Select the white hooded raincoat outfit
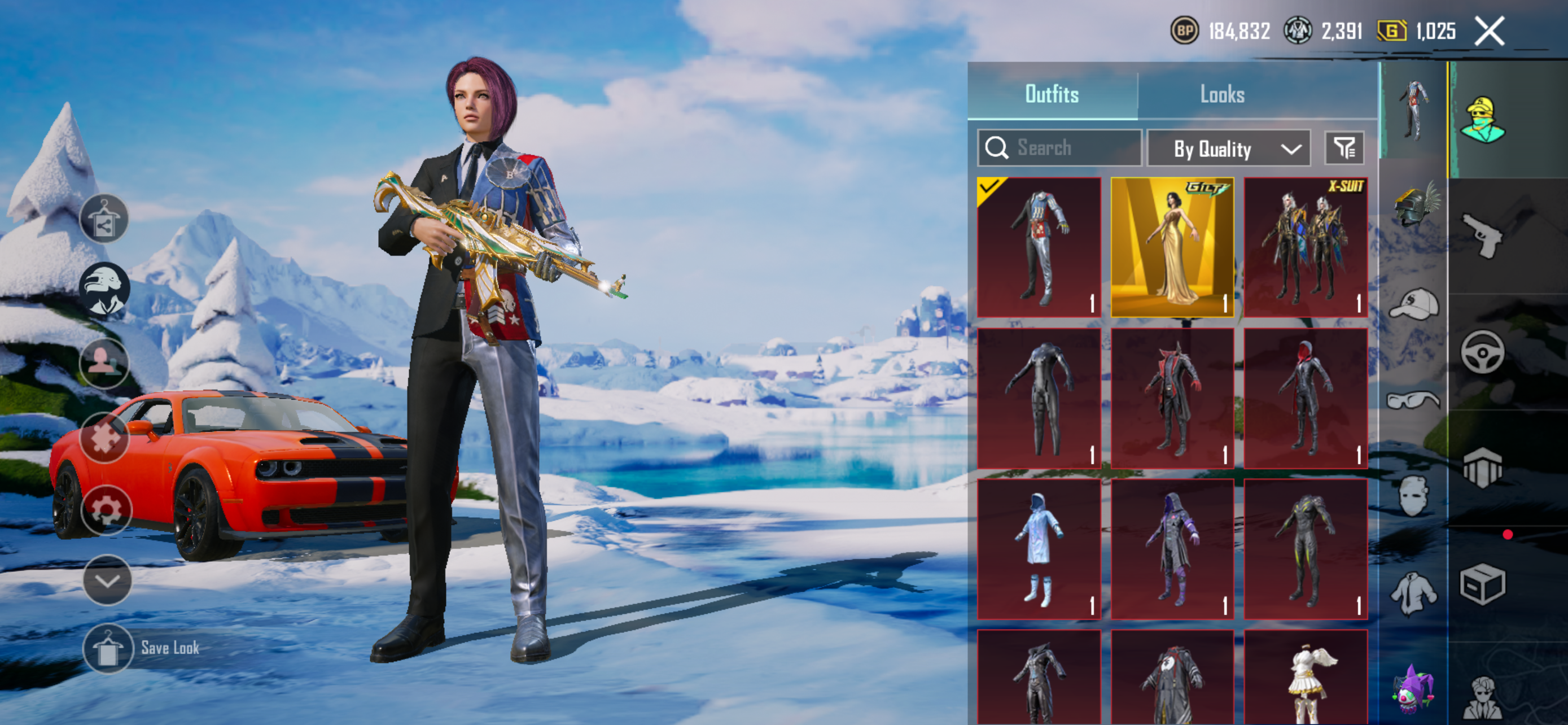The height and width of the screenshot is (725, 1568). tap(1039, 549)
